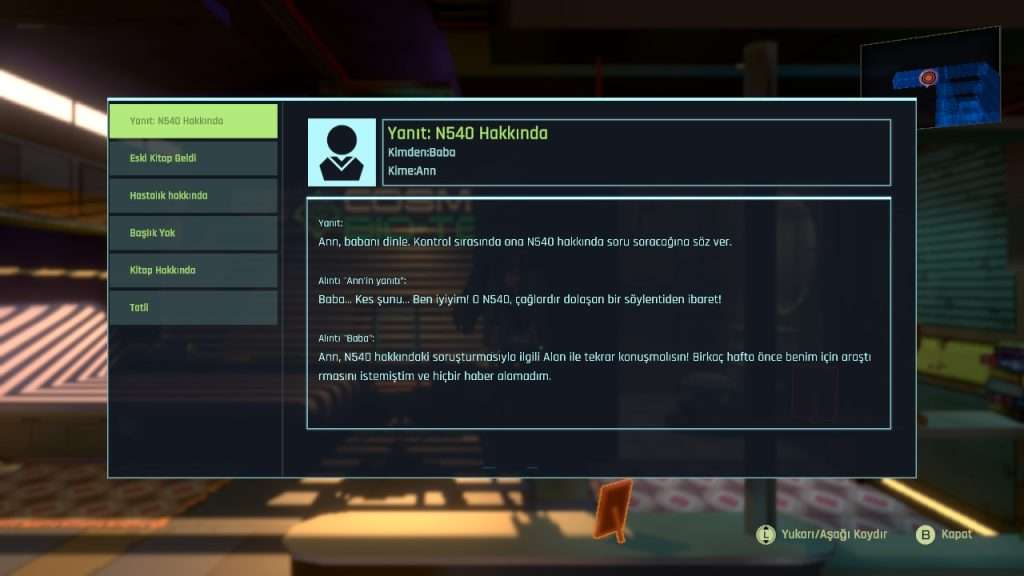This screenshot has height=576, width=1024.
Task: Open the 'Eski Kitap Geldi' message
Action: [193, 158]
